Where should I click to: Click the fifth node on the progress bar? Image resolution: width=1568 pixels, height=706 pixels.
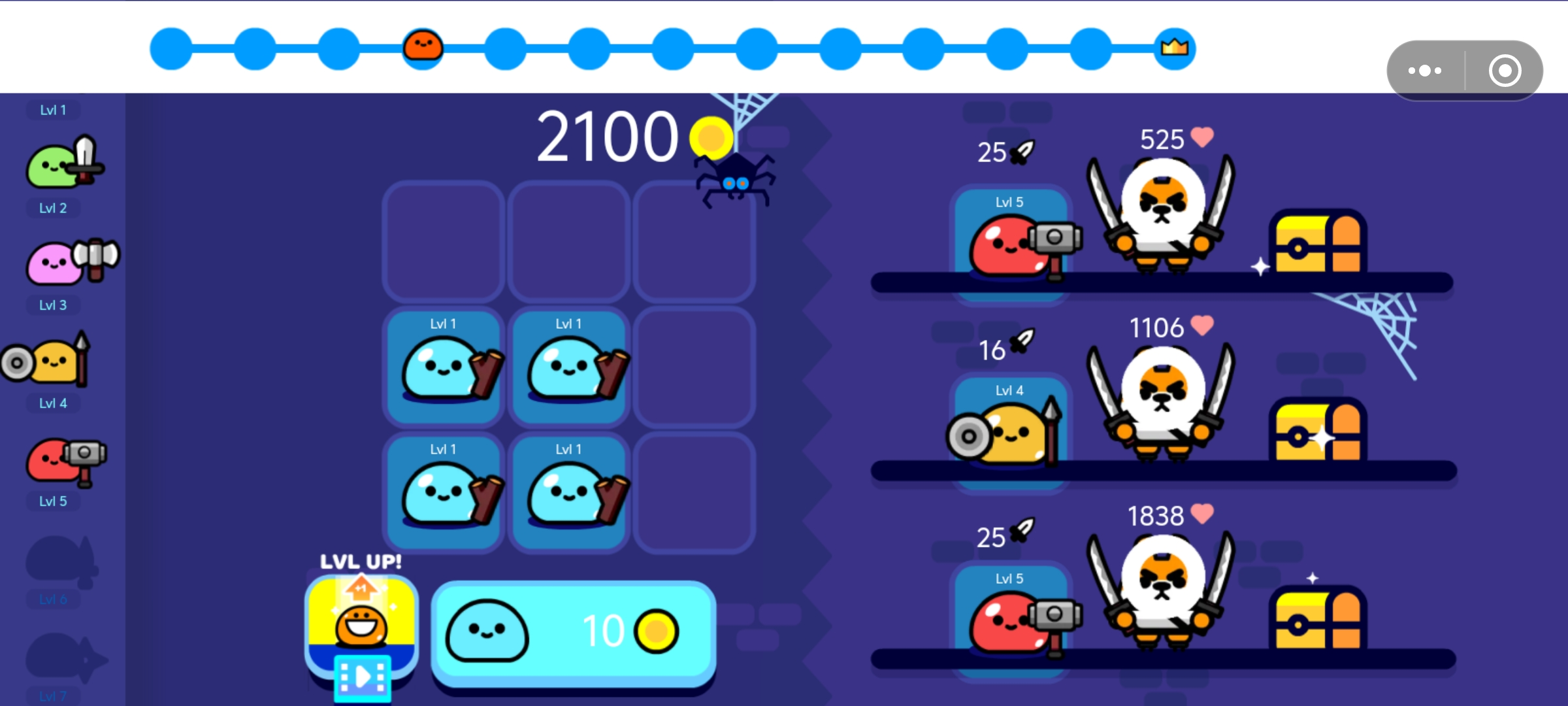506,47
